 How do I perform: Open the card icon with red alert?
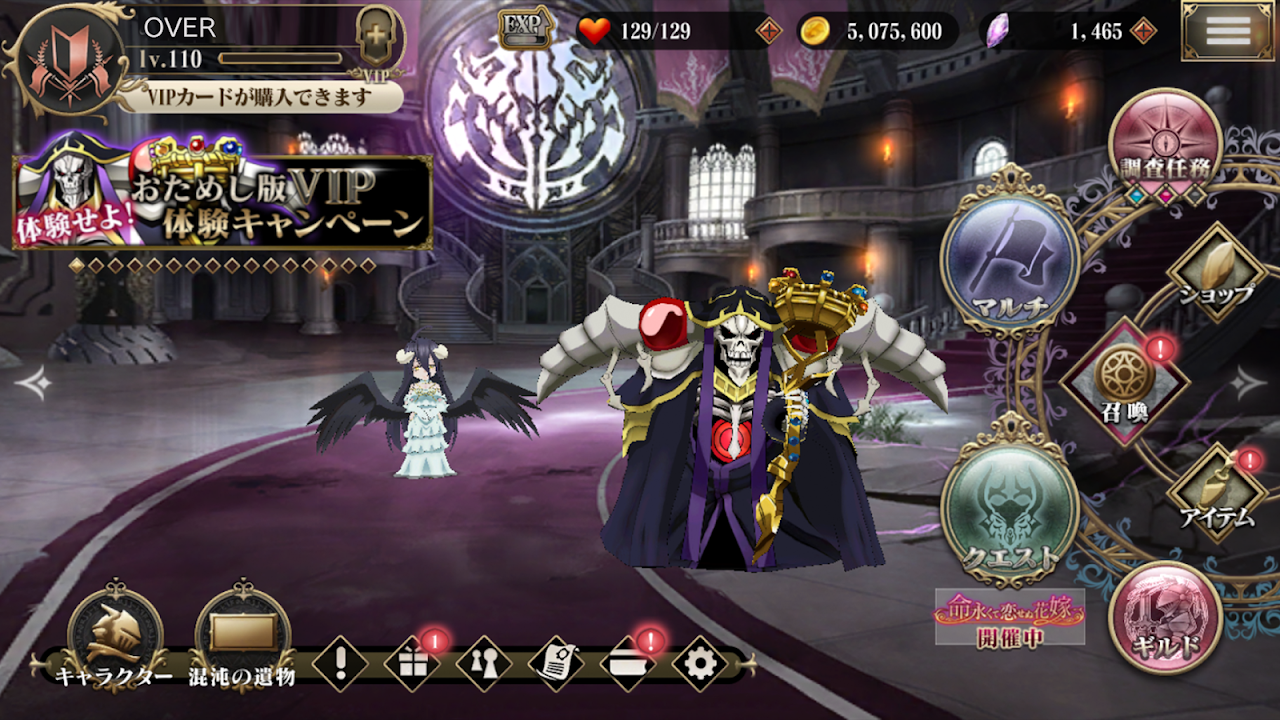(x=627, y=664)
